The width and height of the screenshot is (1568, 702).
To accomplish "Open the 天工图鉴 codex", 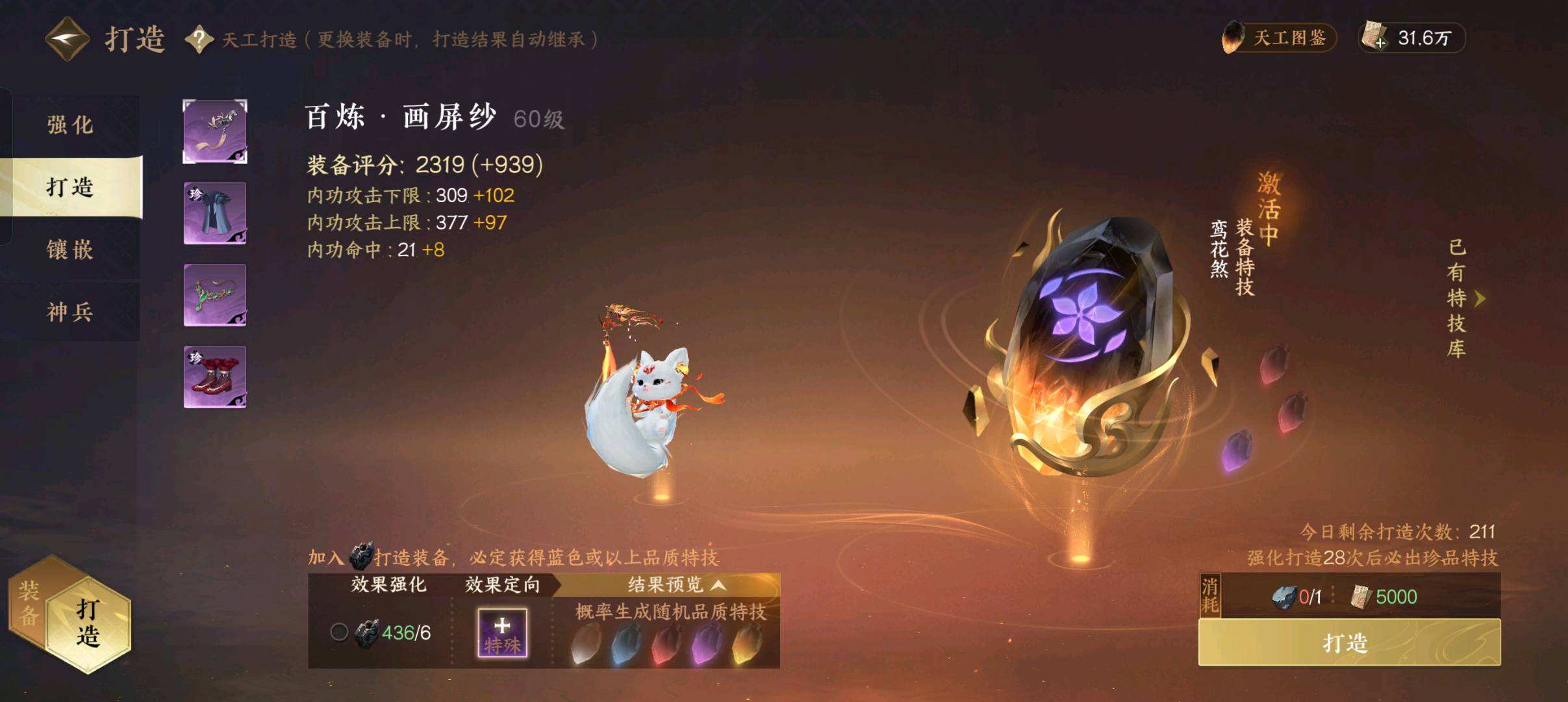I will (x=1278, y=38).
